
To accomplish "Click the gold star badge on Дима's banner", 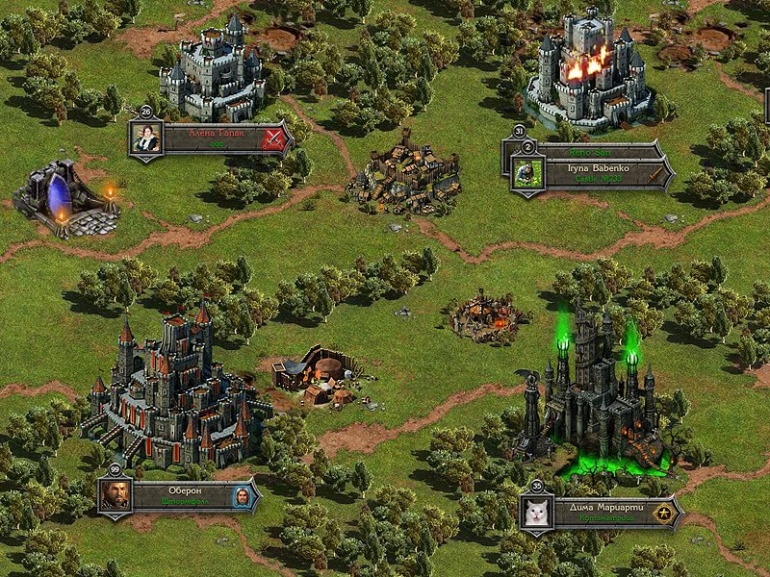I will click(661, 513).
